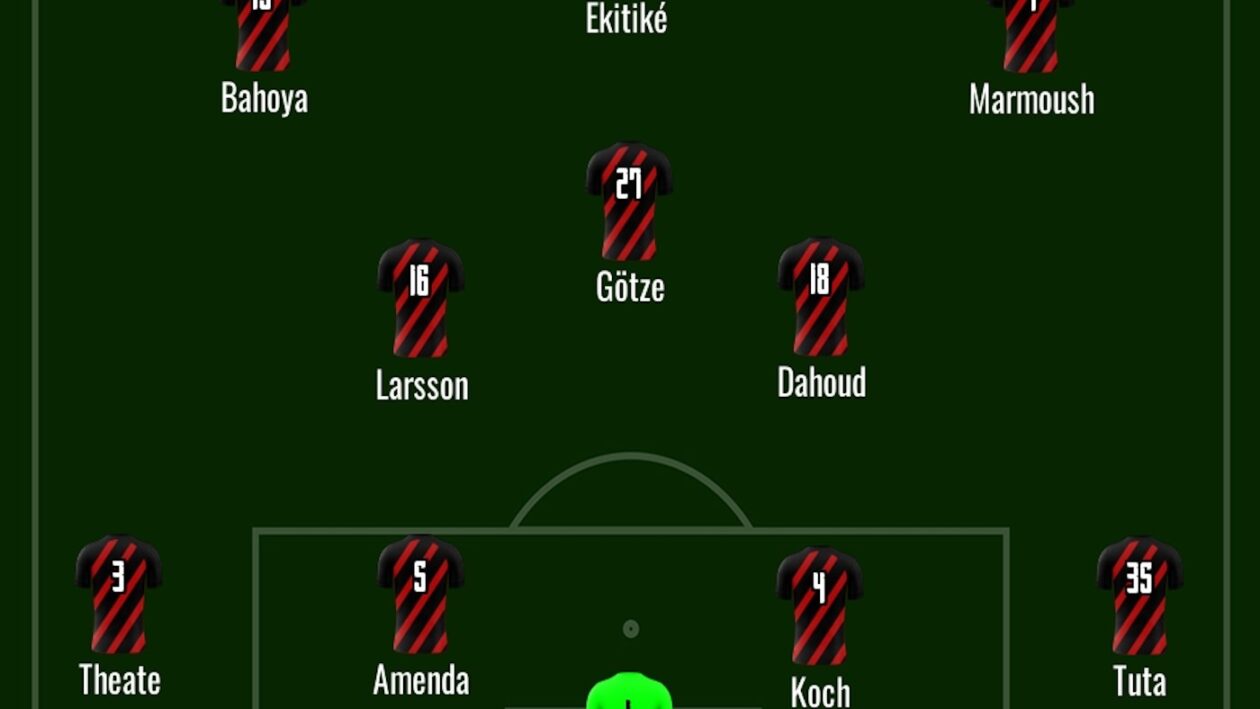Pick the Marmoush player shirt
Viewport: 1260px width, 709px height.
point(1031,35)
